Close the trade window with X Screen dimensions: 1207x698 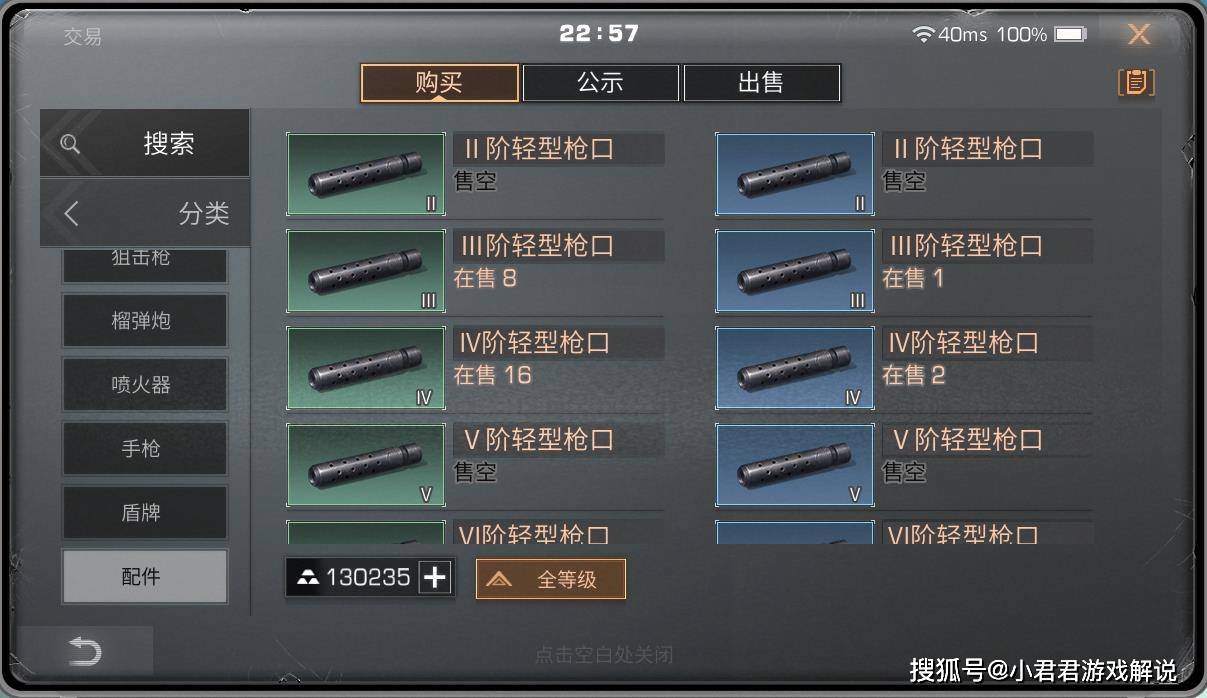[x=1138, y=35]
